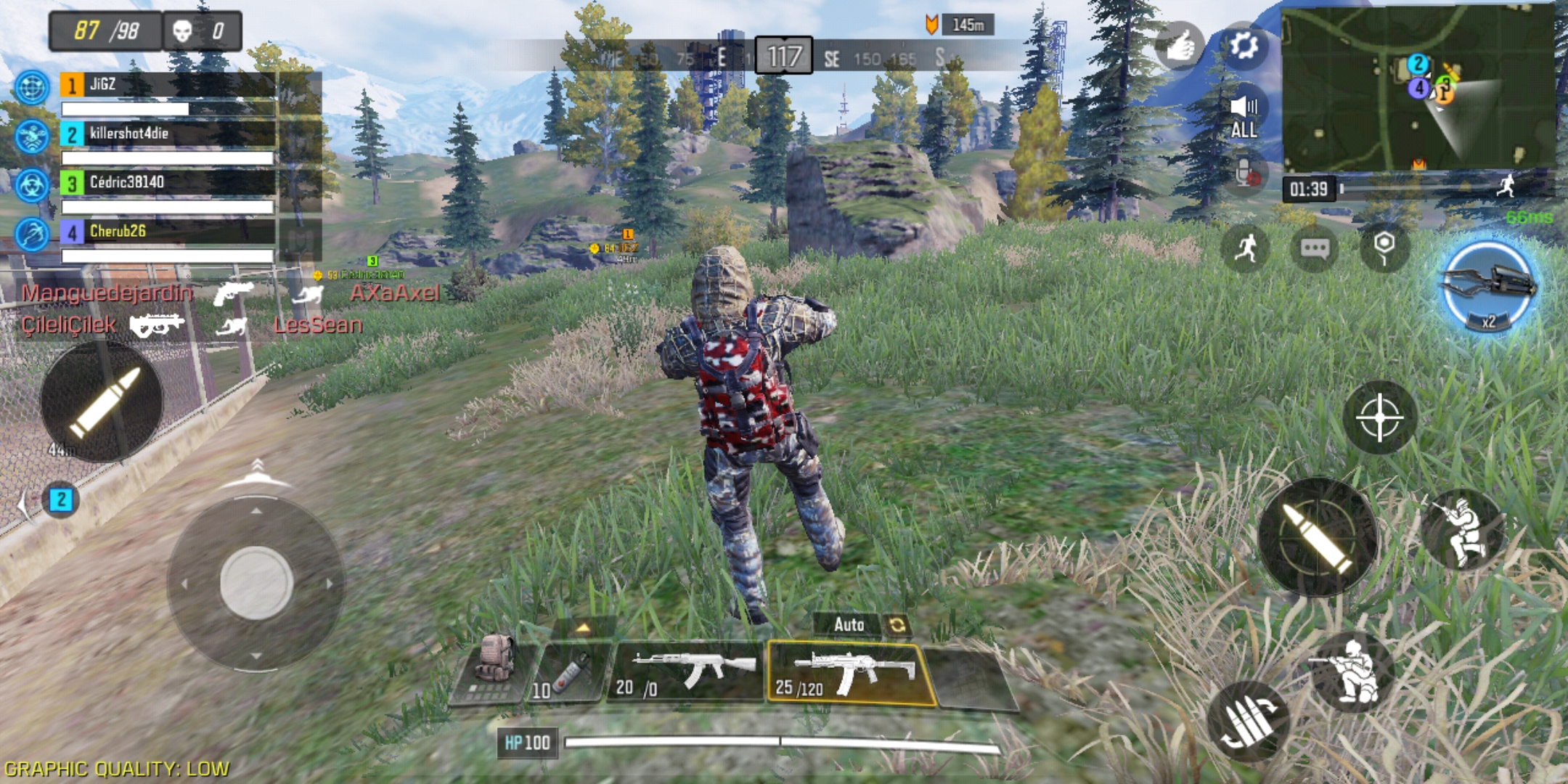Fire using the left bullet button

pyautogui.click(x=102, y=401)
